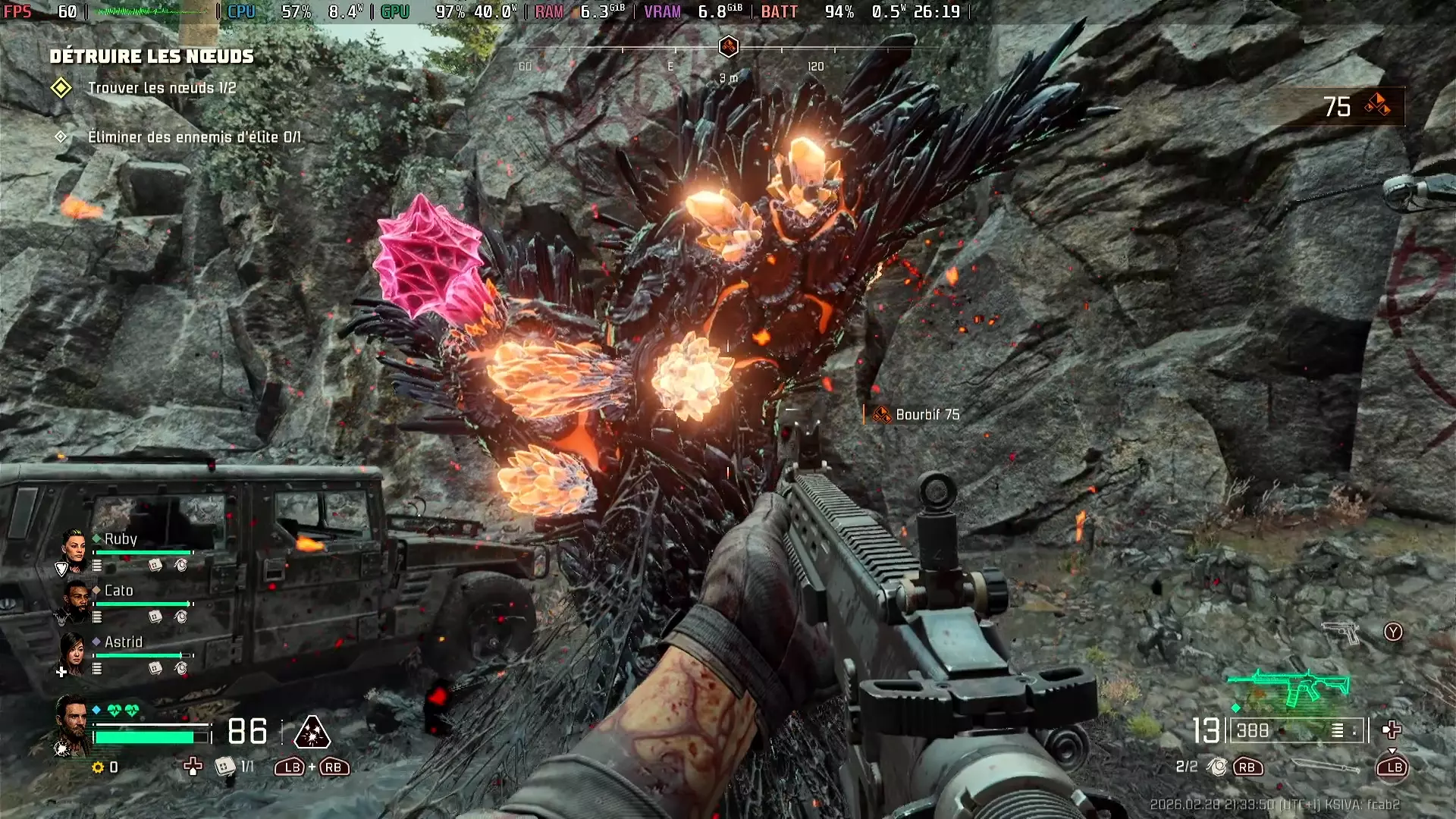
Task: Click your bearded player character portrait
Action: coord(72,723)
